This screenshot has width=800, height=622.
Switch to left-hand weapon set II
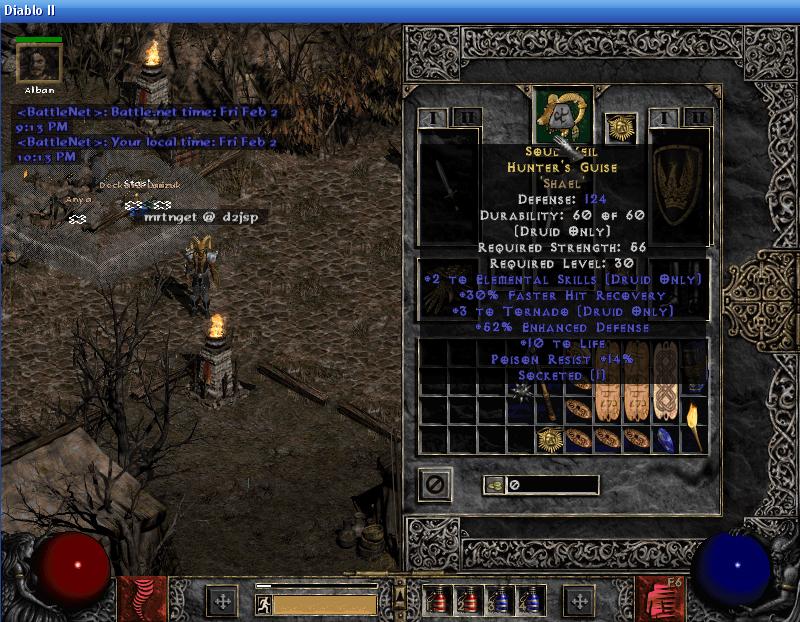(466, 118)
